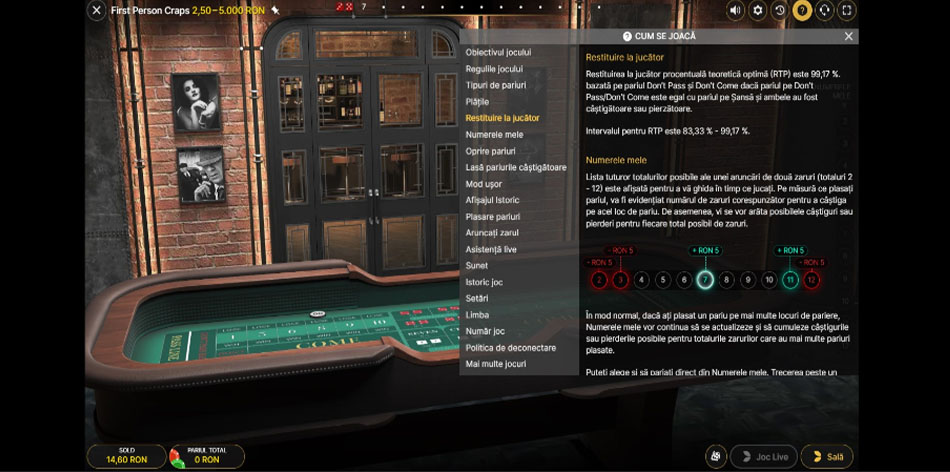The image size is (950, 472).
Task: Choose 'Lasă pariurile câștigătoare' entry
Action: [x=515, y=167]
